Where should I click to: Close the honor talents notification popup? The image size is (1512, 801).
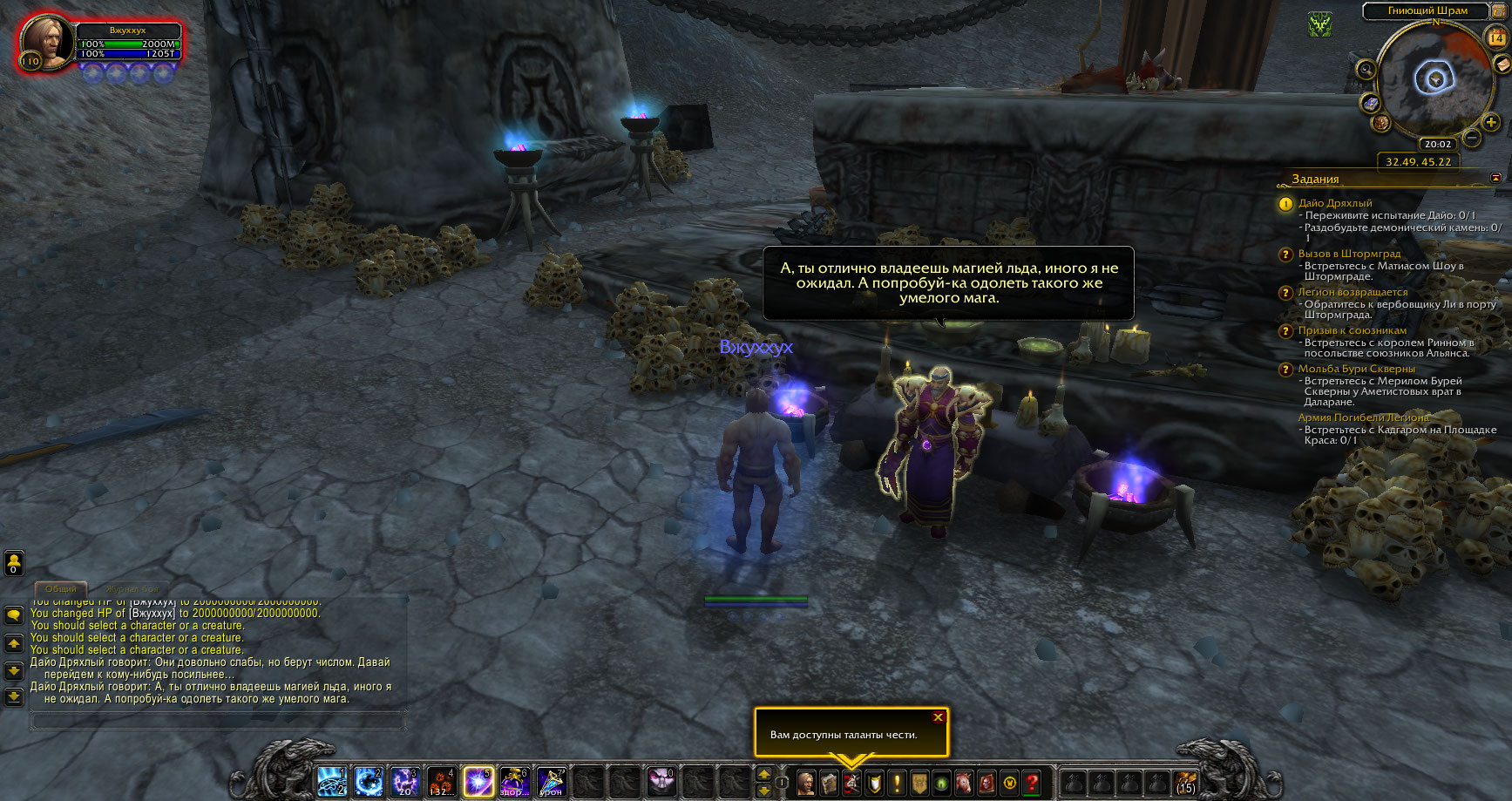pos(938,717)
